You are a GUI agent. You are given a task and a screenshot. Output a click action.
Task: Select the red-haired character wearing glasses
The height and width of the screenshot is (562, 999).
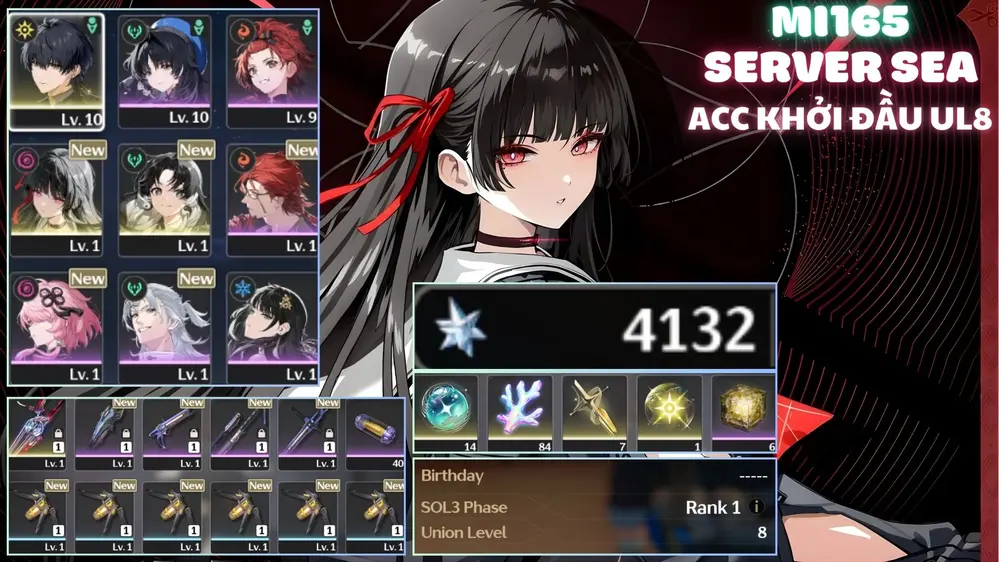pyautogui.click(x=270, y=198)
